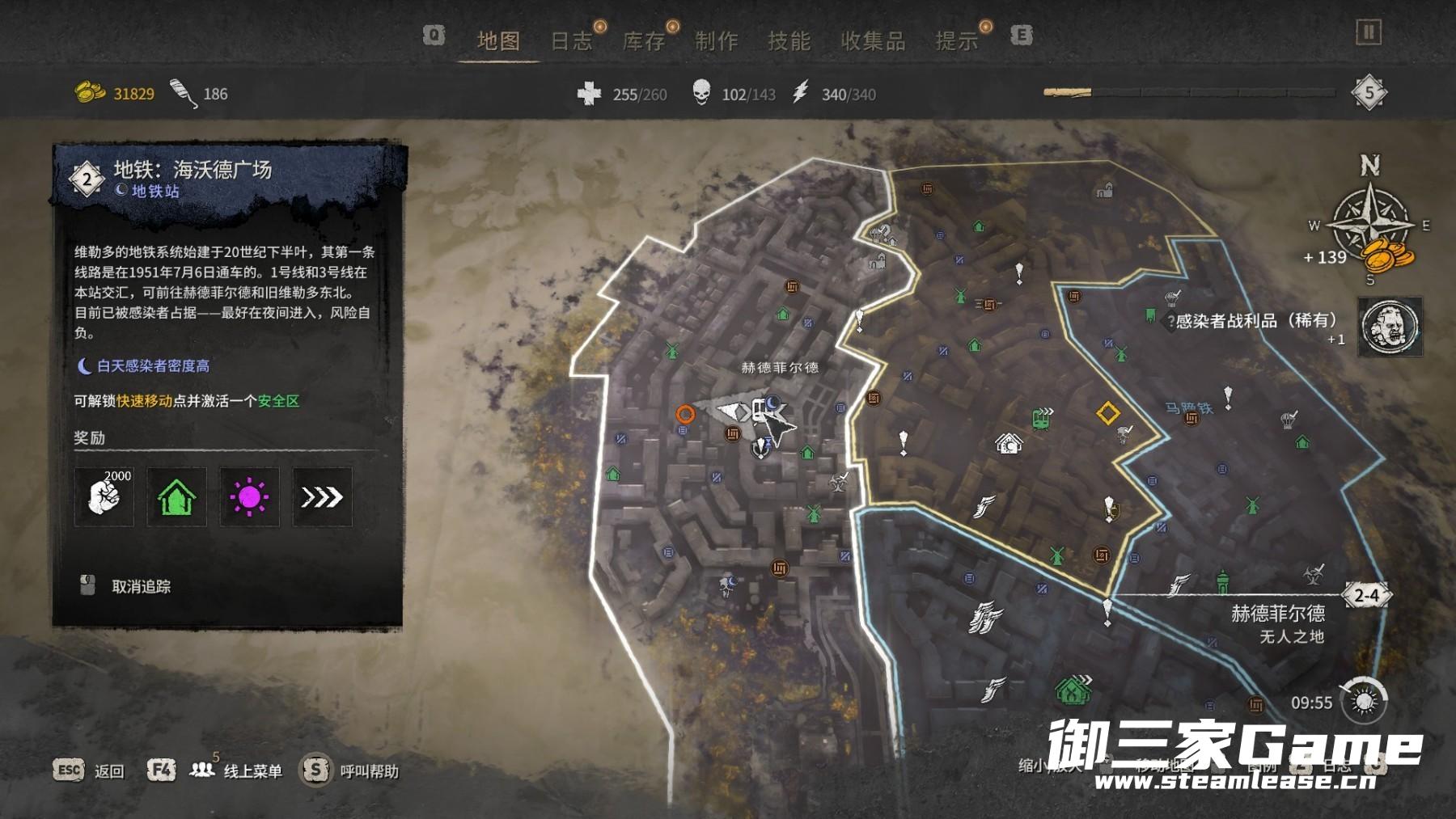Choose 取消追踪 to stop tracking

coord(141,587)
